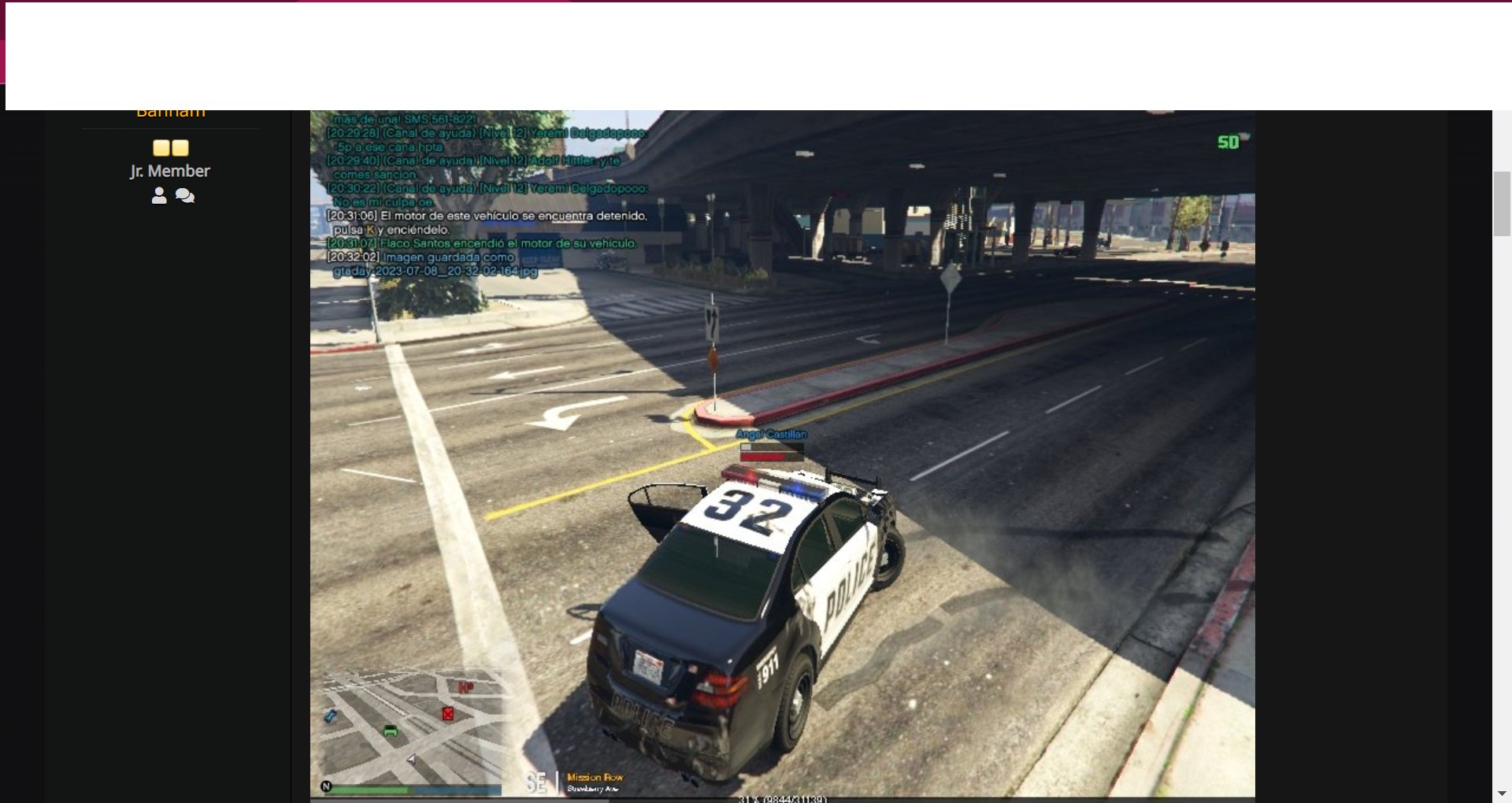Select the red gas can minimap marker

point(447,714)
